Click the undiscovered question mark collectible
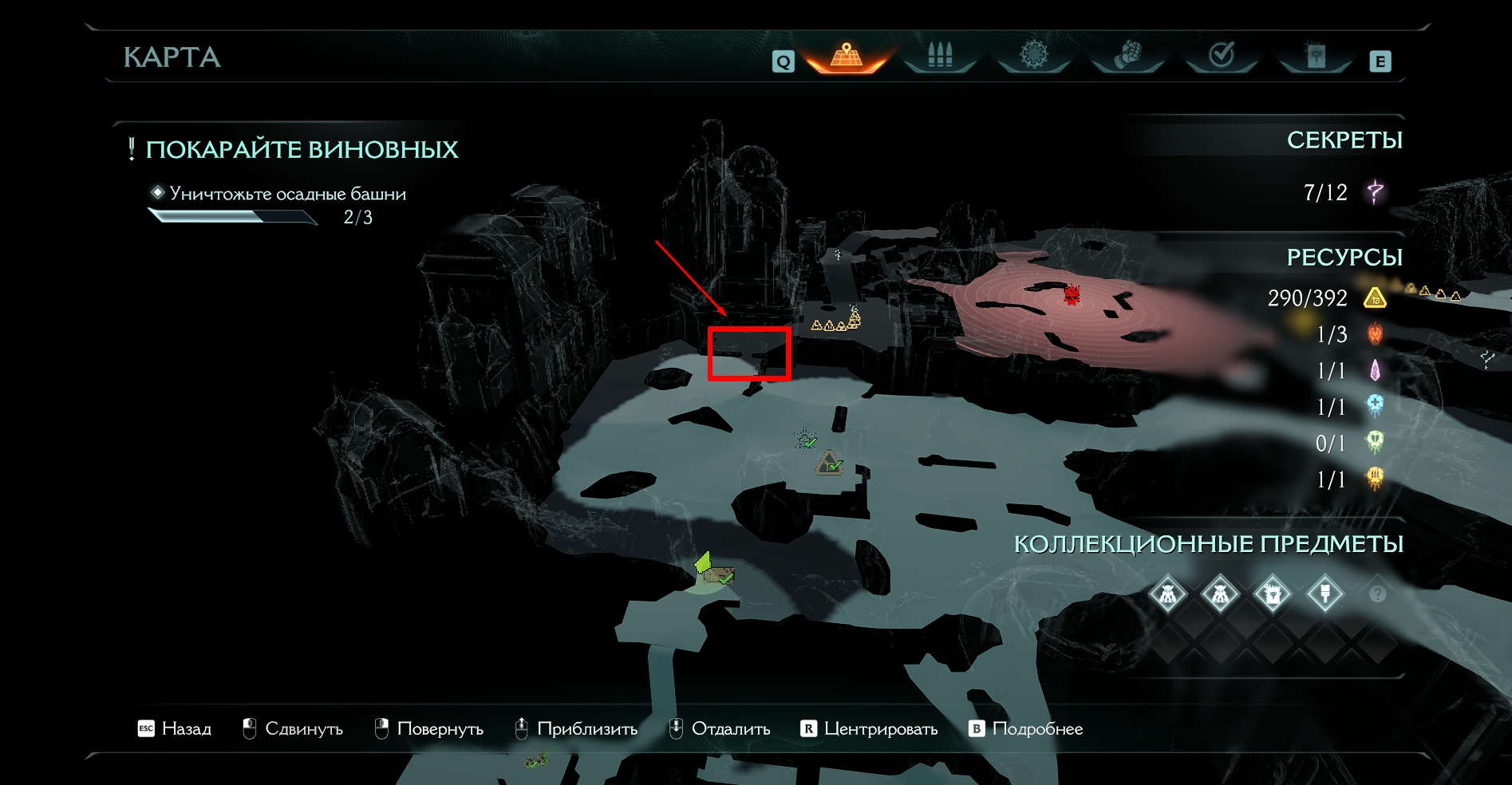1512x785 pixels. point(1377,594)
